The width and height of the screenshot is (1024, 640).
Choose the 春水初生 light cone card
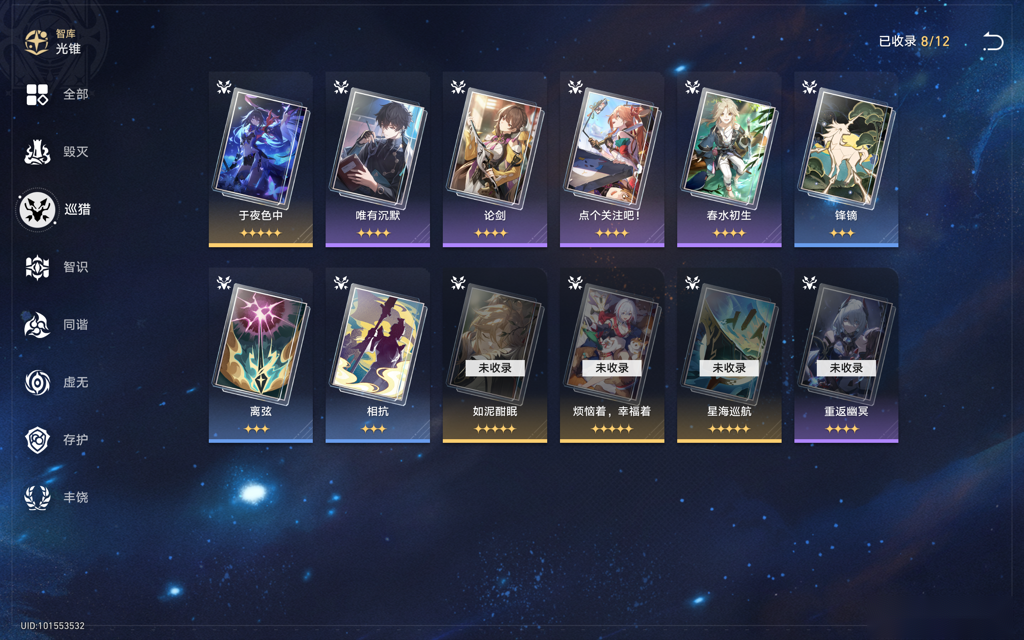click(x=729, y=158)
